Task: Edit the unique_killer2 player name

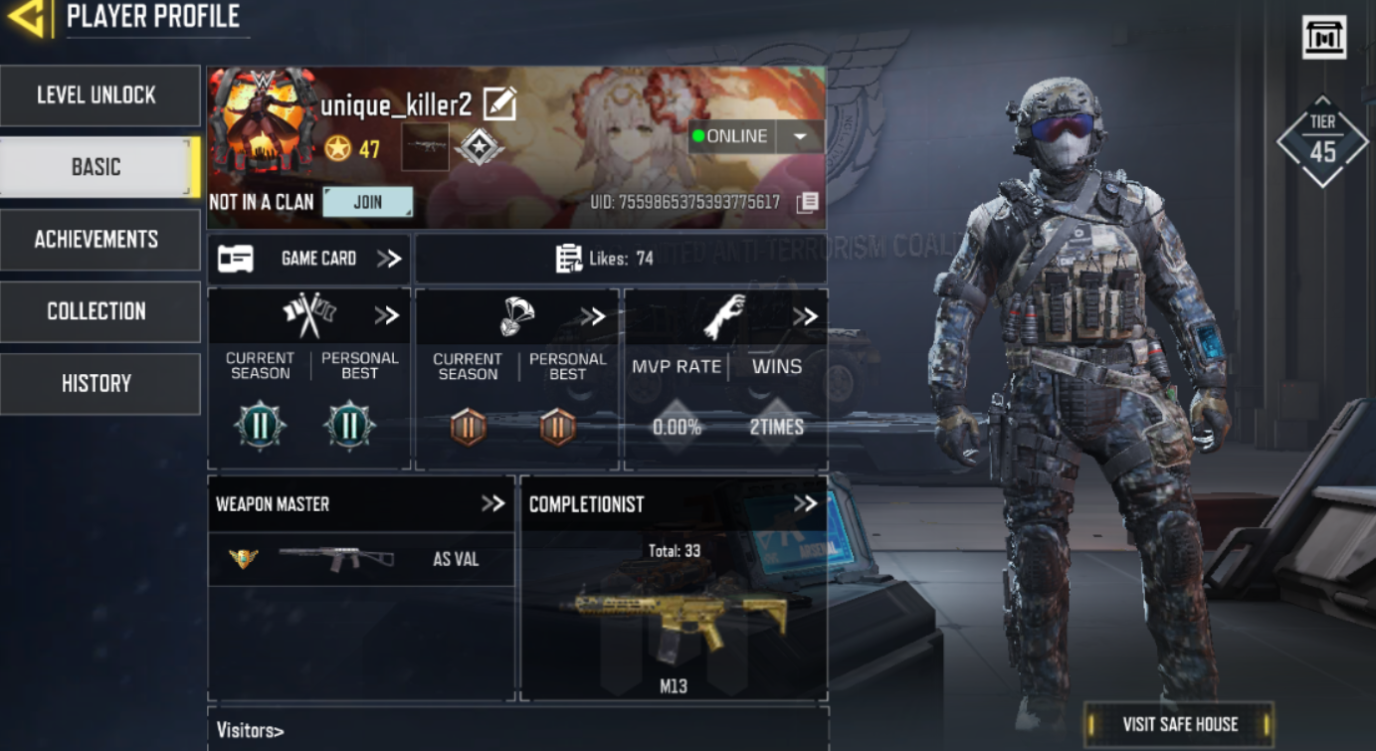Action: coord(499,103)
